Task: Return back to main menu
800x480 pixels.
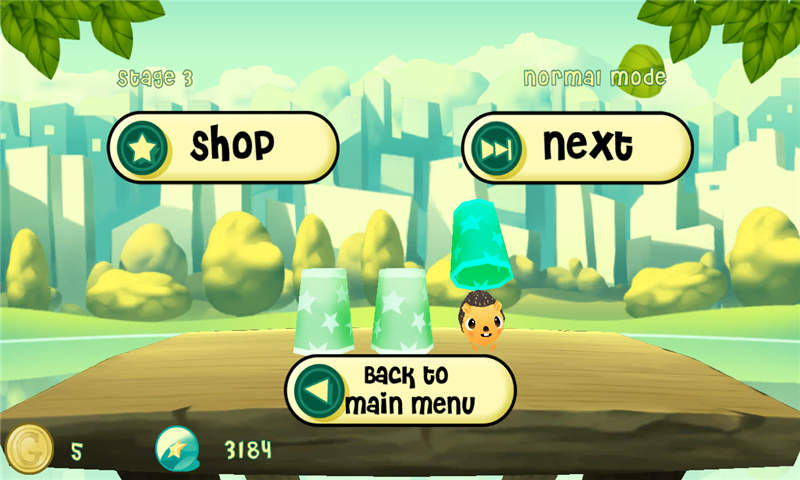Action: [400, 390]
